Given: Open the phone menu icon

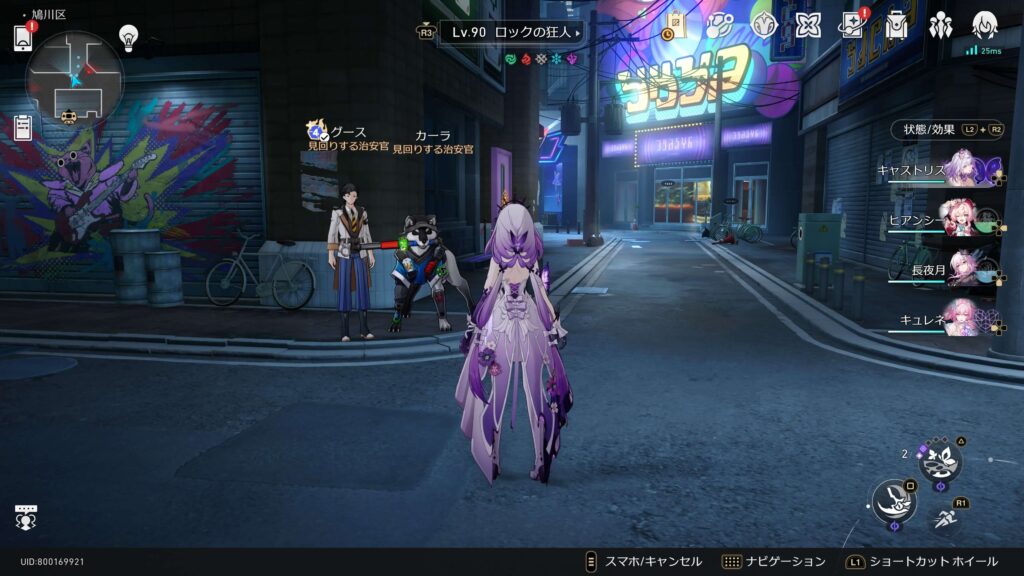Looking at the screenshot, I should (24, 37).
